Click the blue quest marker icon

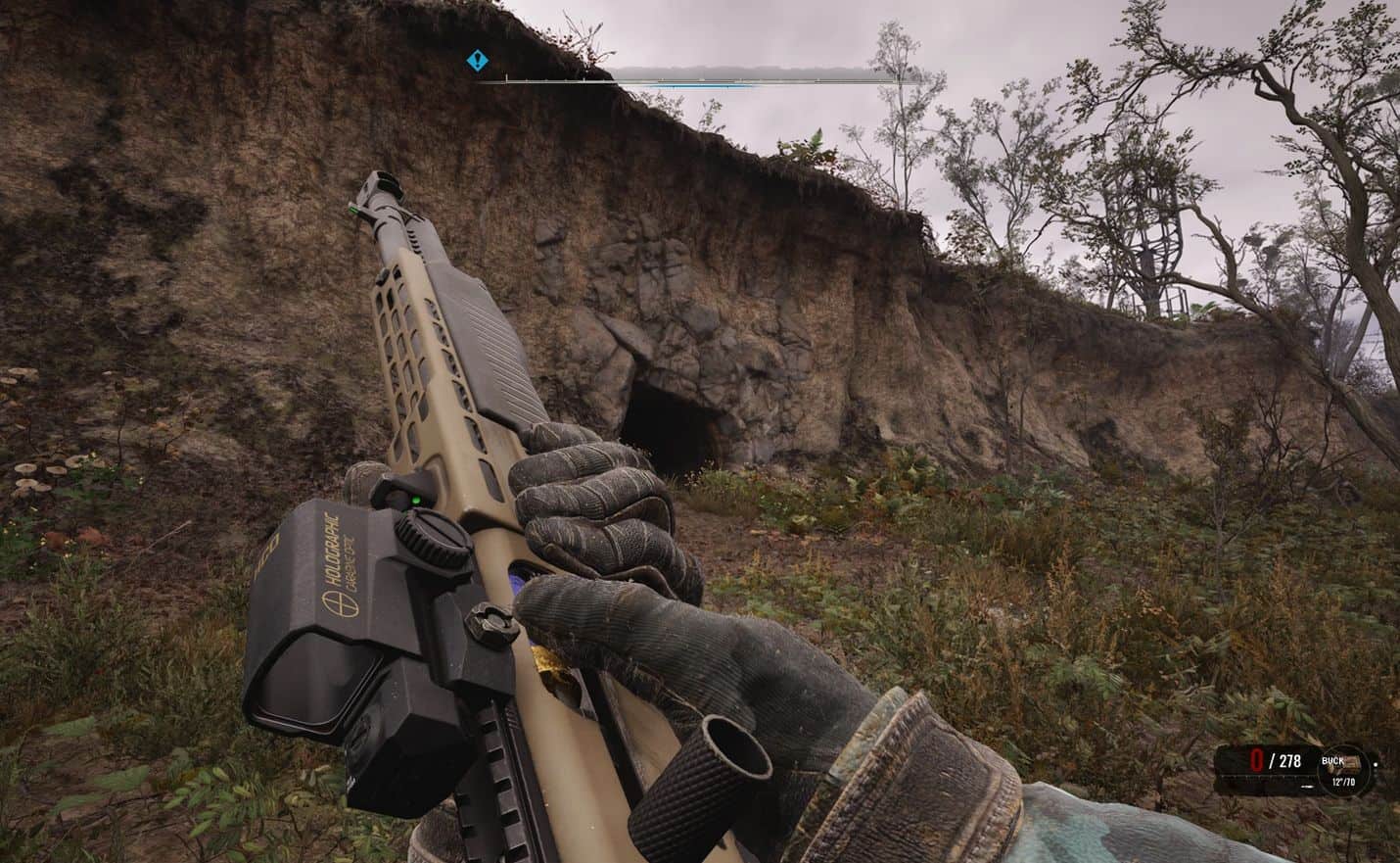click(477, 60)
